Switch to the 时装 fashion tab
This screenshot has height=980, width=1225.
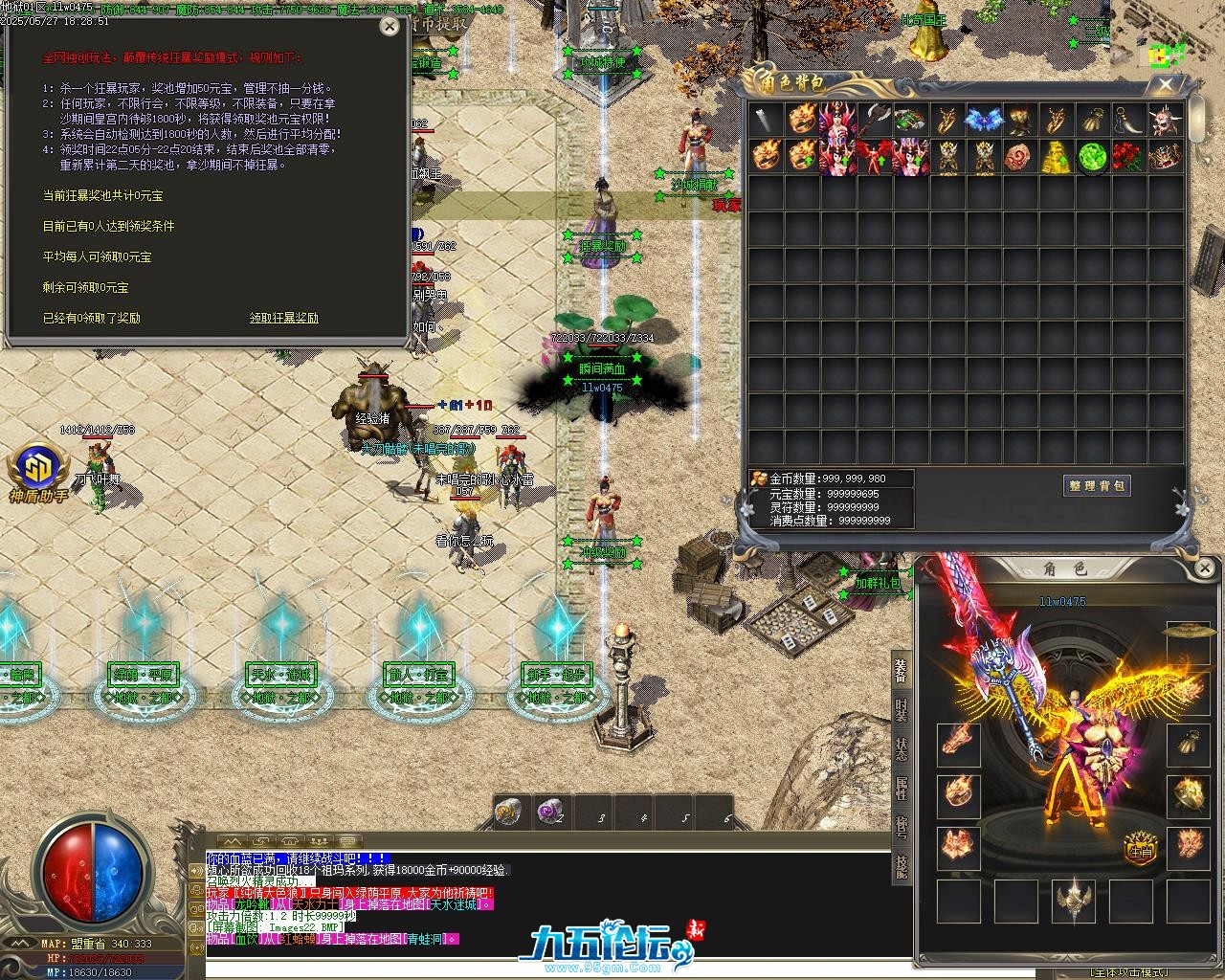click(902, 708)
